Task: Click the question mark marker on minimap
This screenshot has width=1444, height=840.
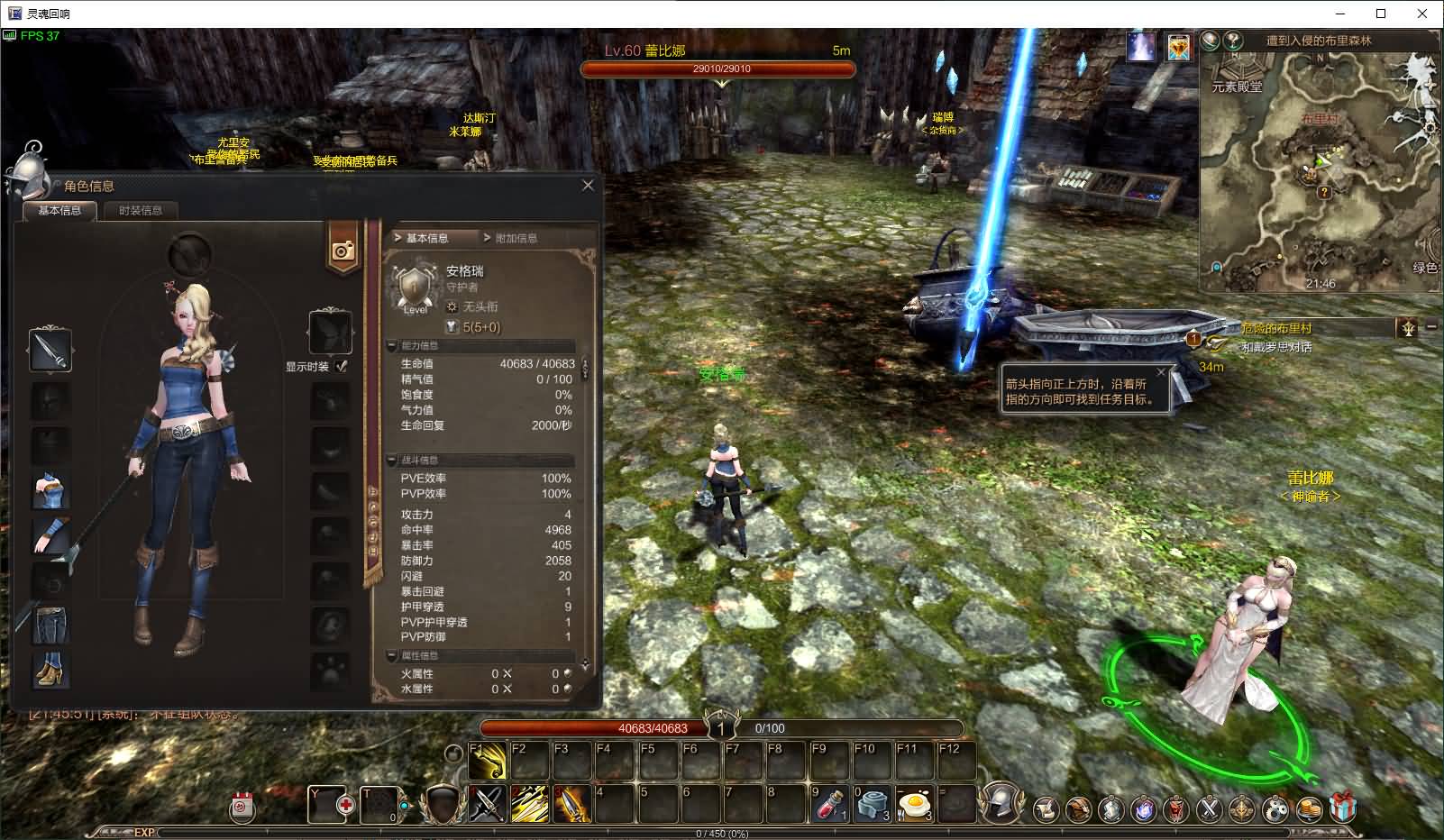Action: click(x=1323, y=192)
